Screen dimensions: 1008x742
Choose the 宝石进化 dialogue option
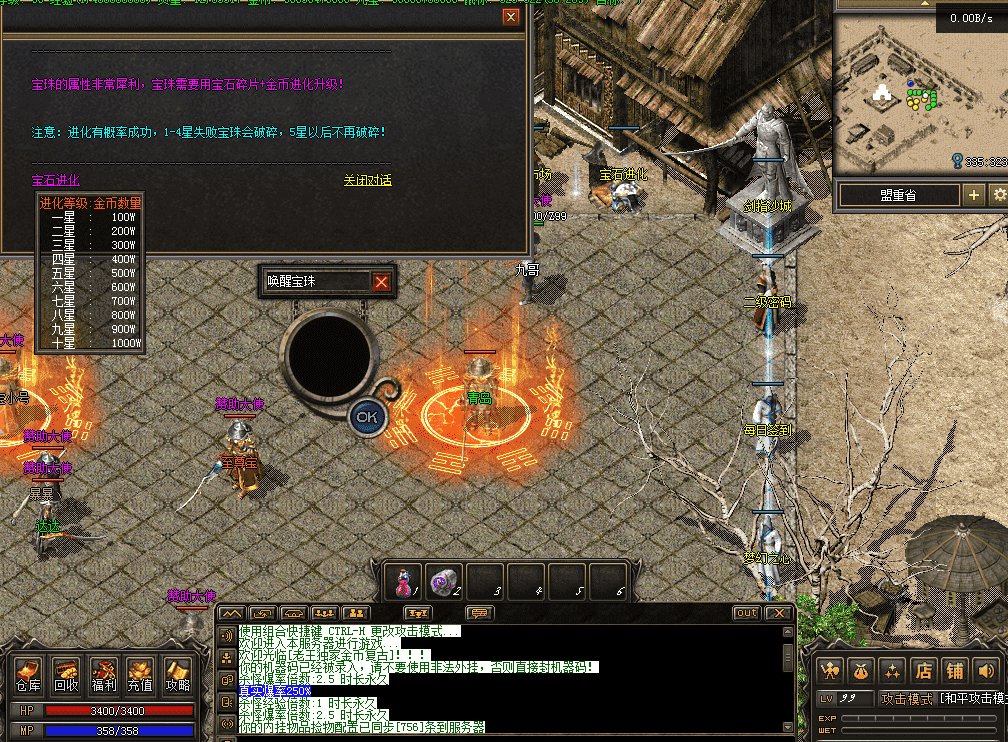[55, 180]
